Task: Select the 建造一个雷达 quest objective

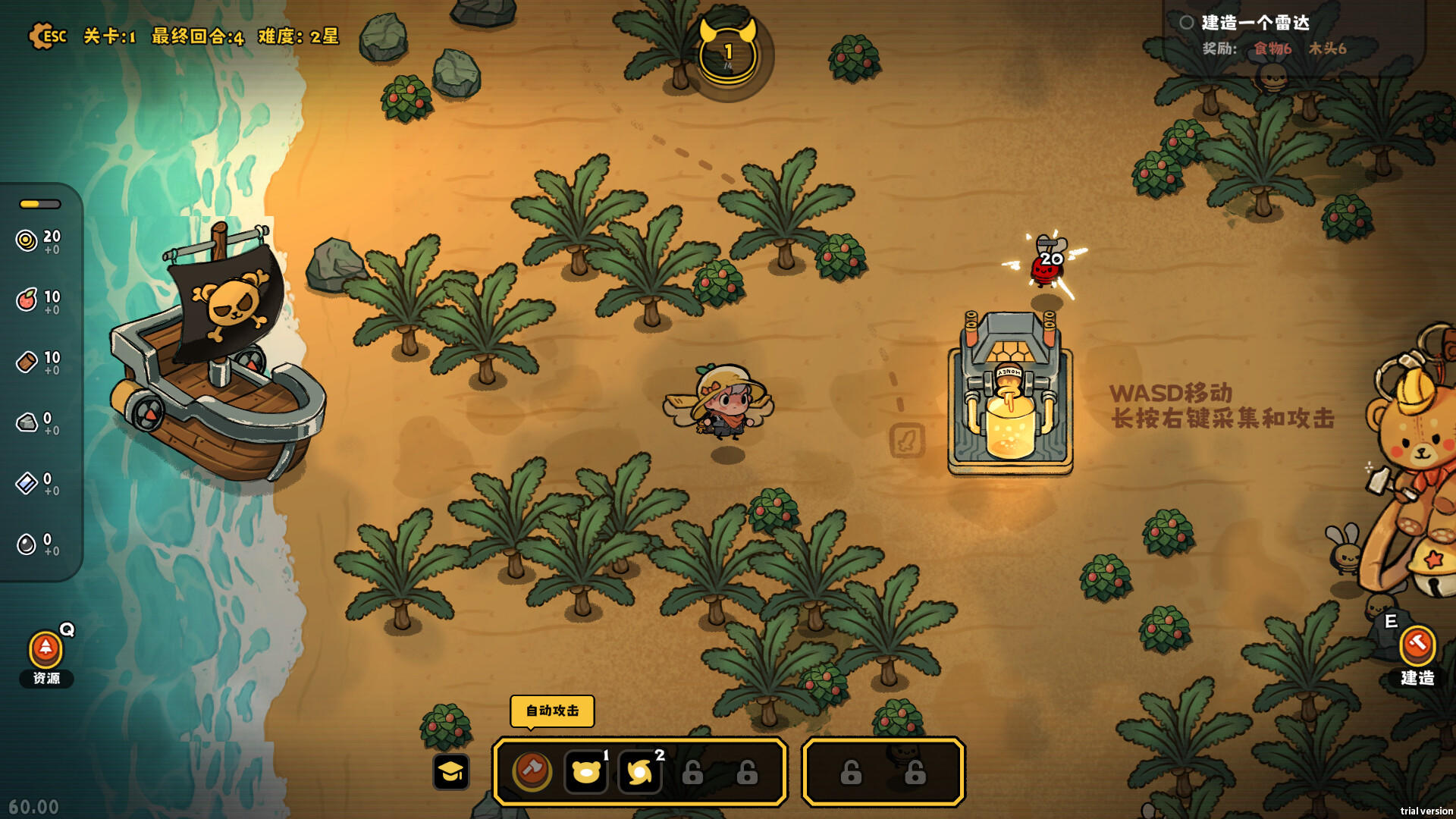Action: pyautogui.click(x=1255, y=23)
